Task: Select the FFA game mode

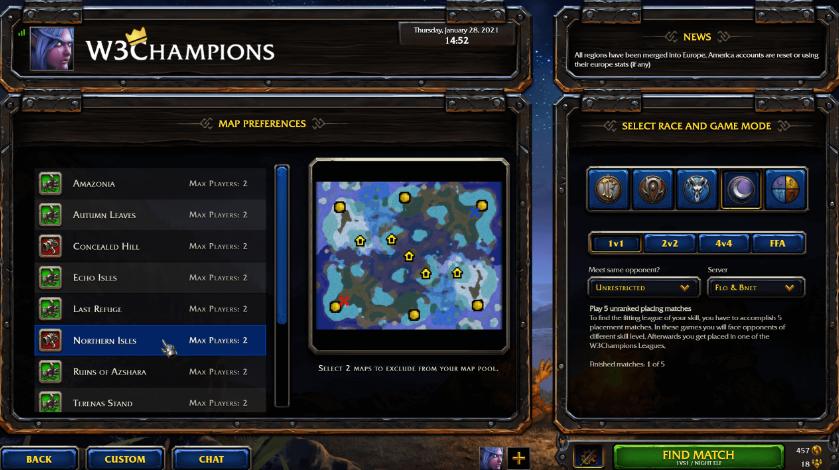Action: [x=779, y=243]
